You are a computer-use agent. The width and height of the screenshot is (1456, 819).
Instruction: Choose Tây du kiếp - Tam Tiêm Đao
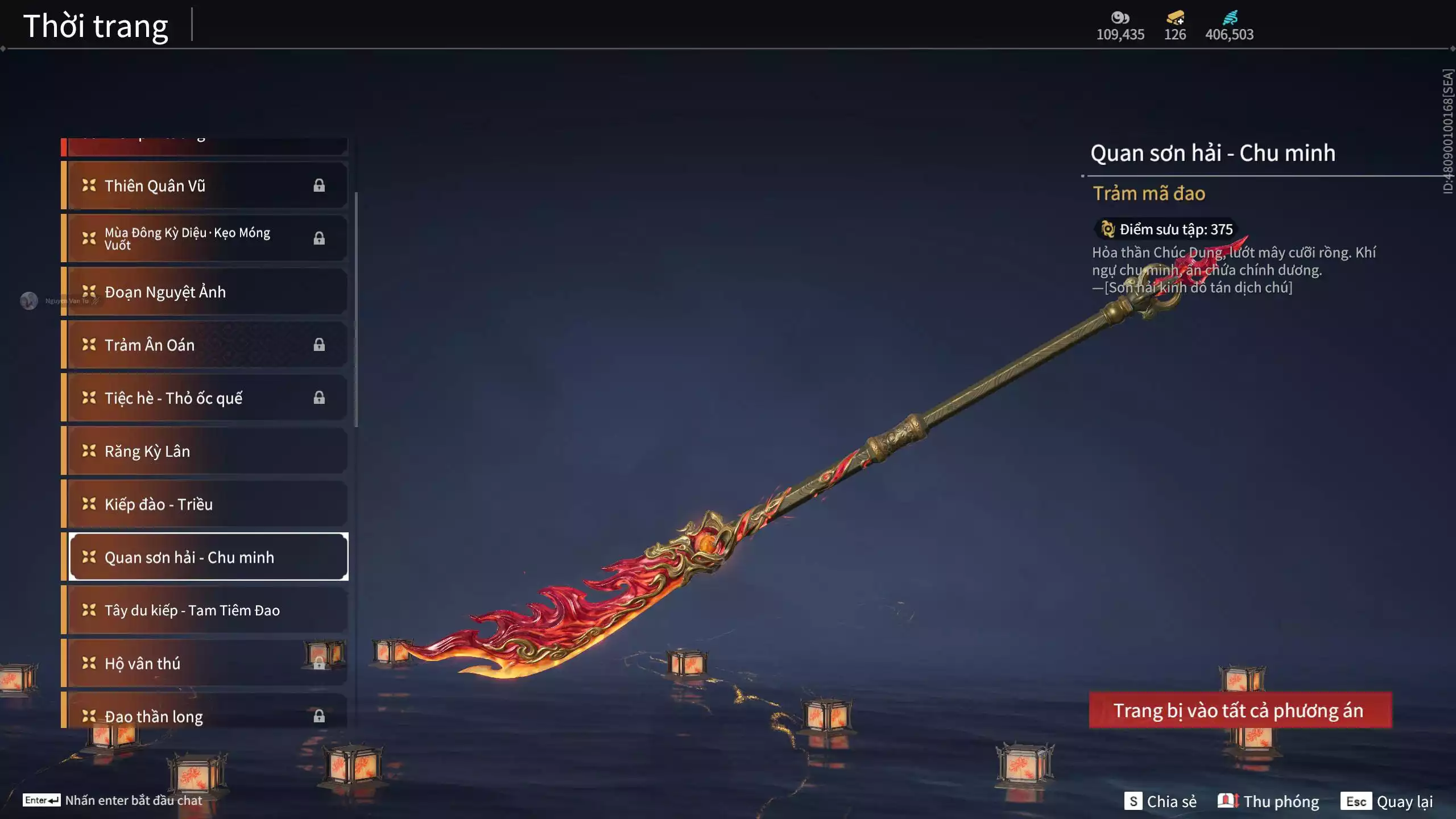pos(205,610)
